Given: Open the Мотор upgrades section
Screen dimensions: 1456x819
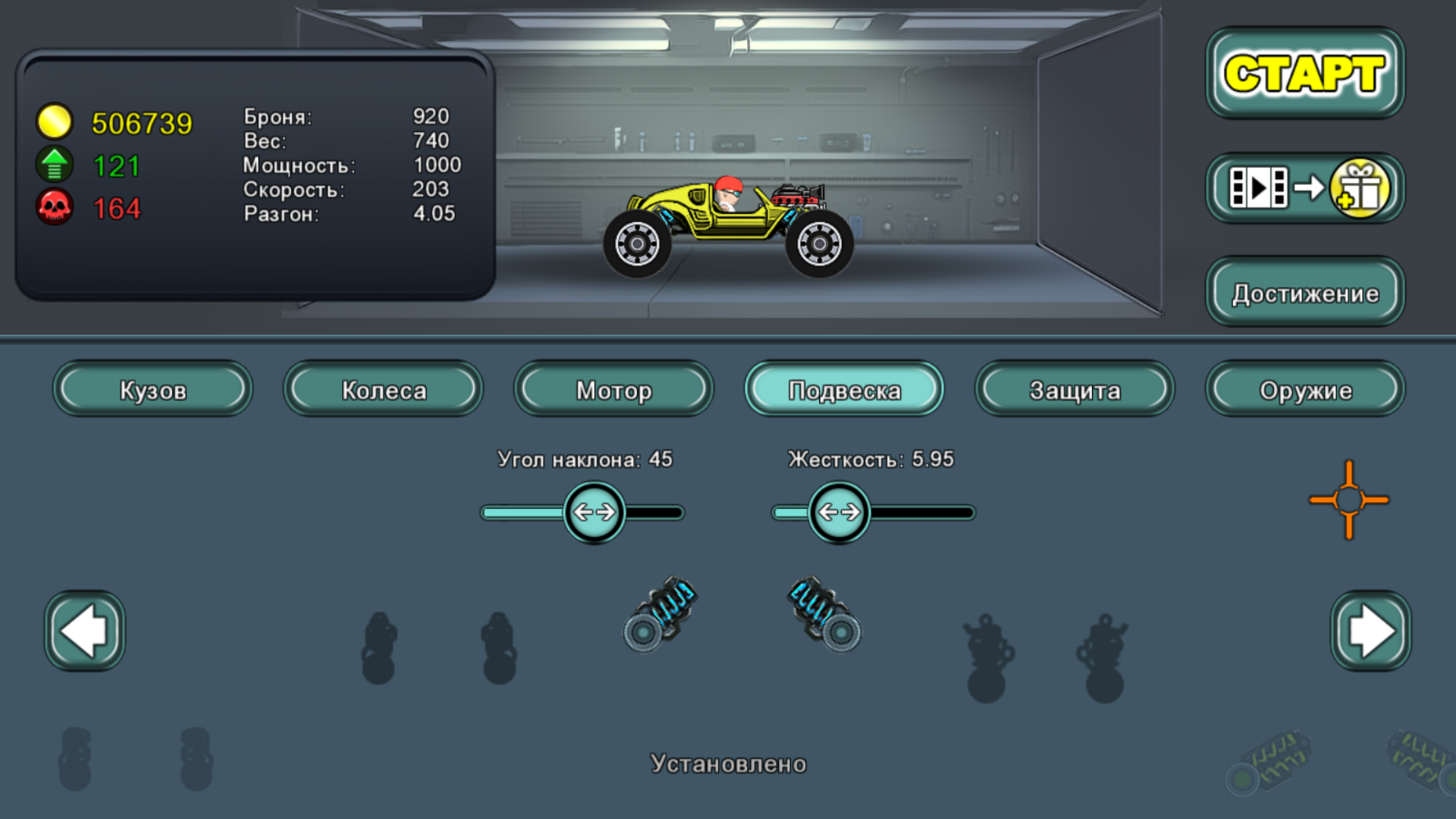Looking at the screenshot, I should click(613, 390).
